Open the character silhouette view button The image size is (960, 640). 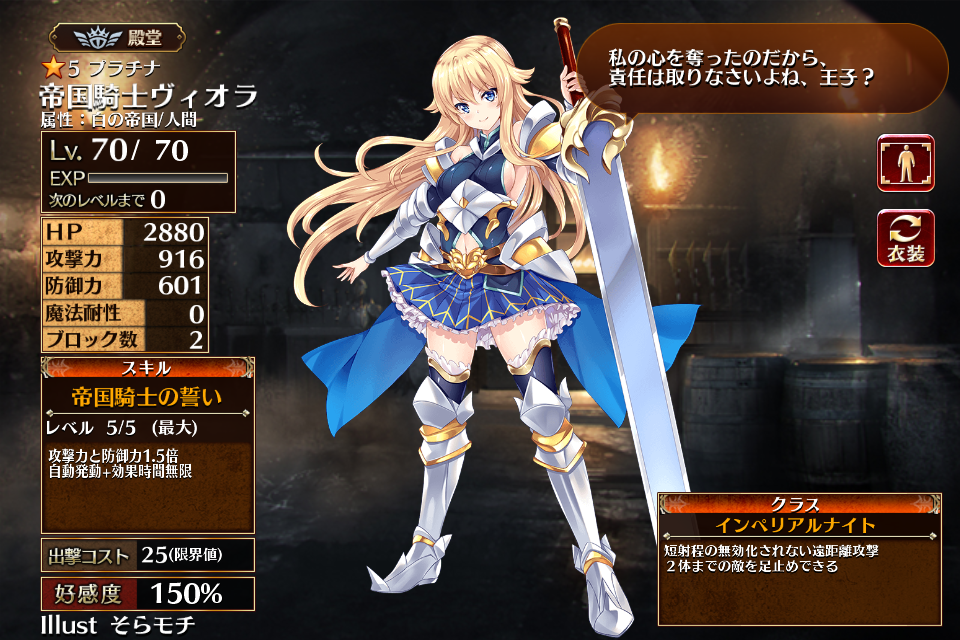click(x=905, y=163)
